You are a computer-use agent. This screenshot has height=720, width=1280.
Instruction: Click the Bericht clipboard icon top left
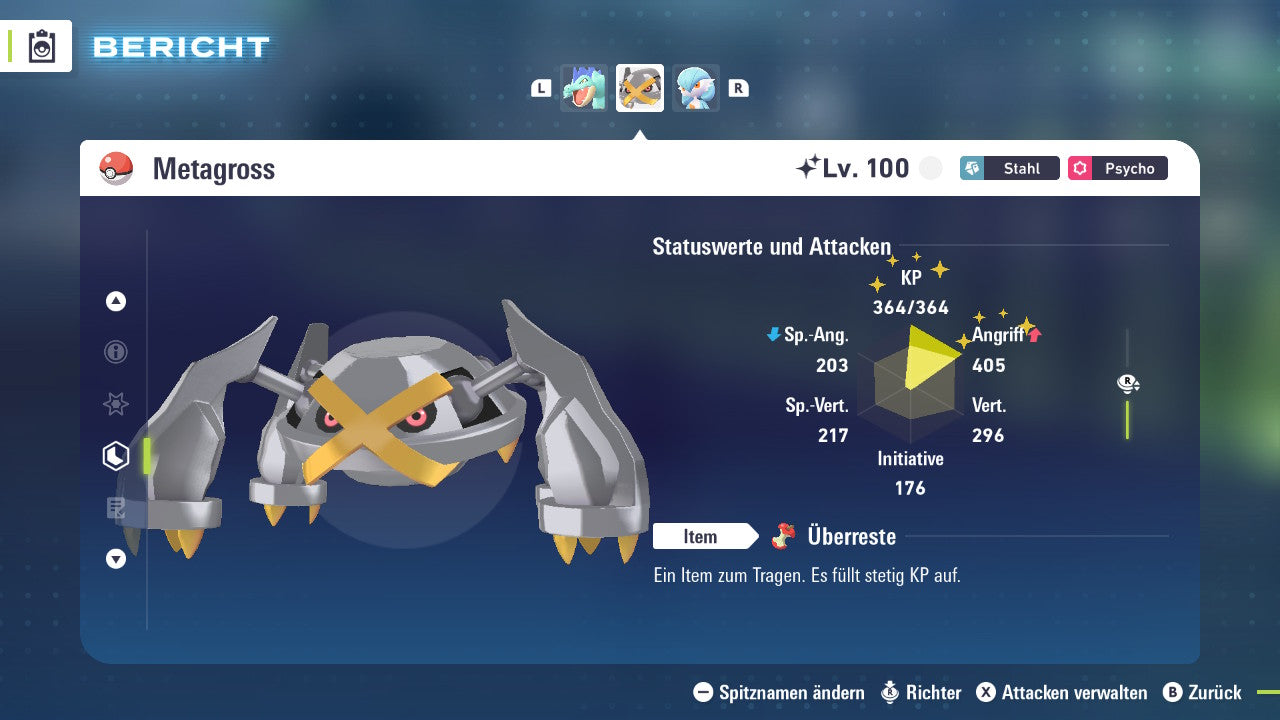click(x=42, y=46)
